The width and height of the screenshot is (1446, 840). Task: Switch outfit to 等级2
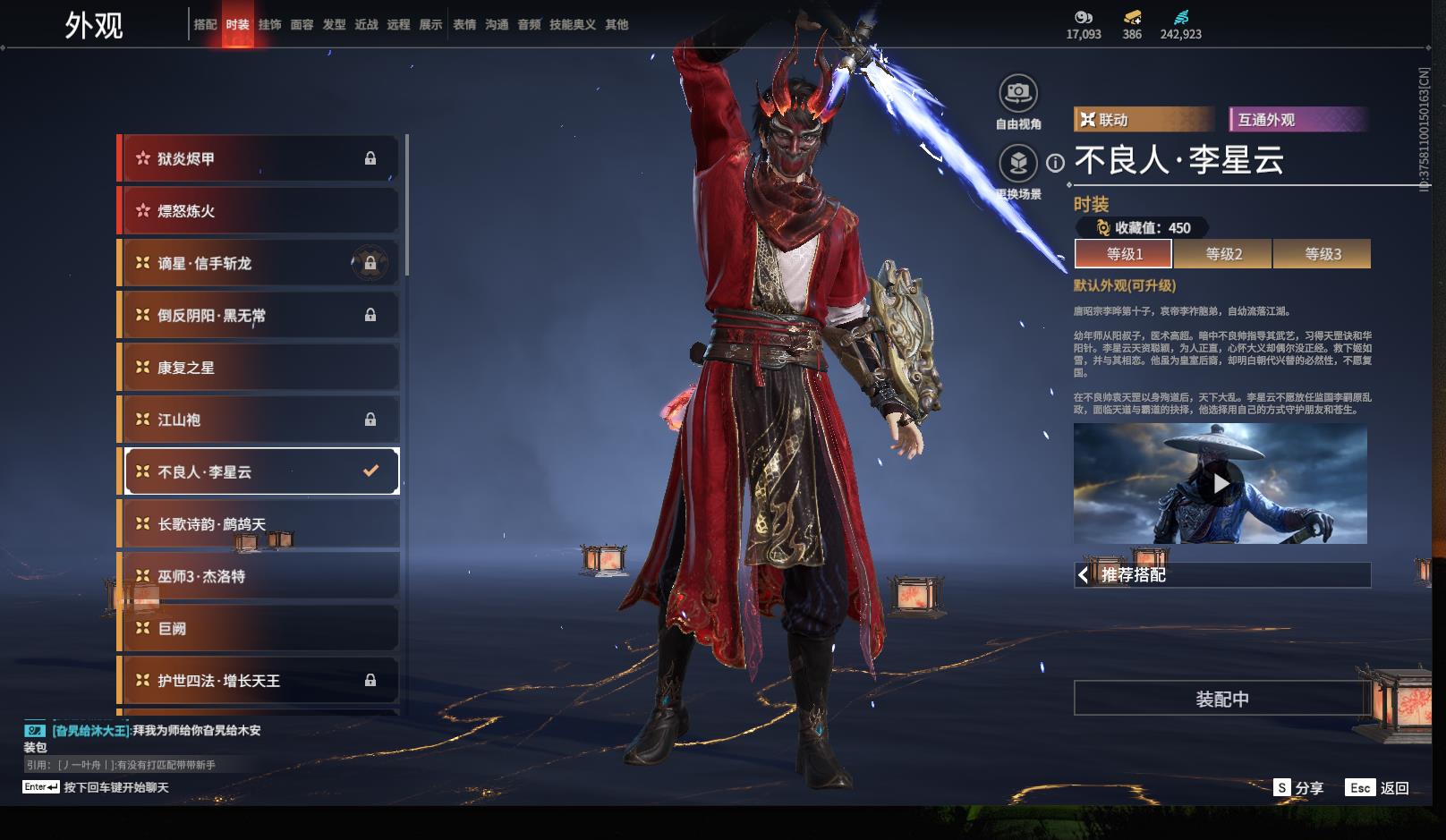(x=1223, y=254)
